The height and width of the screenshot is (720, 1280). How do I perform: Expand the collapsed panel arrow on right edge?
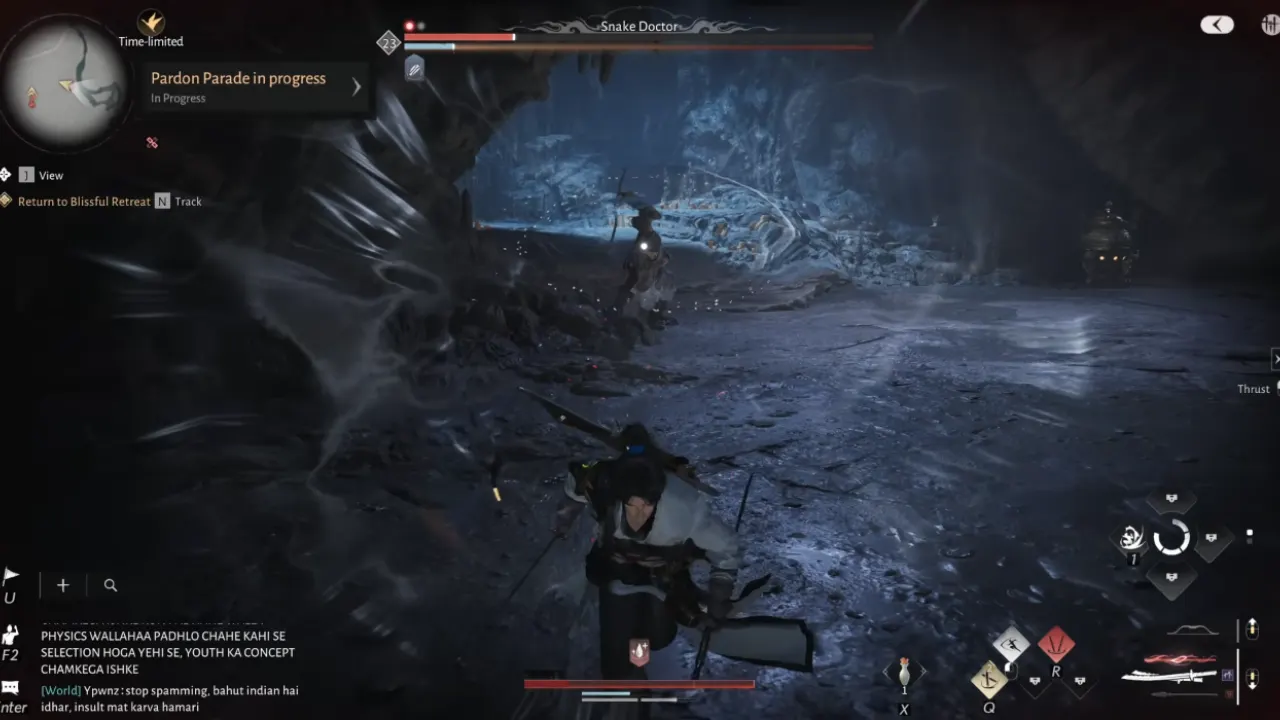(x=1276, y=358)
